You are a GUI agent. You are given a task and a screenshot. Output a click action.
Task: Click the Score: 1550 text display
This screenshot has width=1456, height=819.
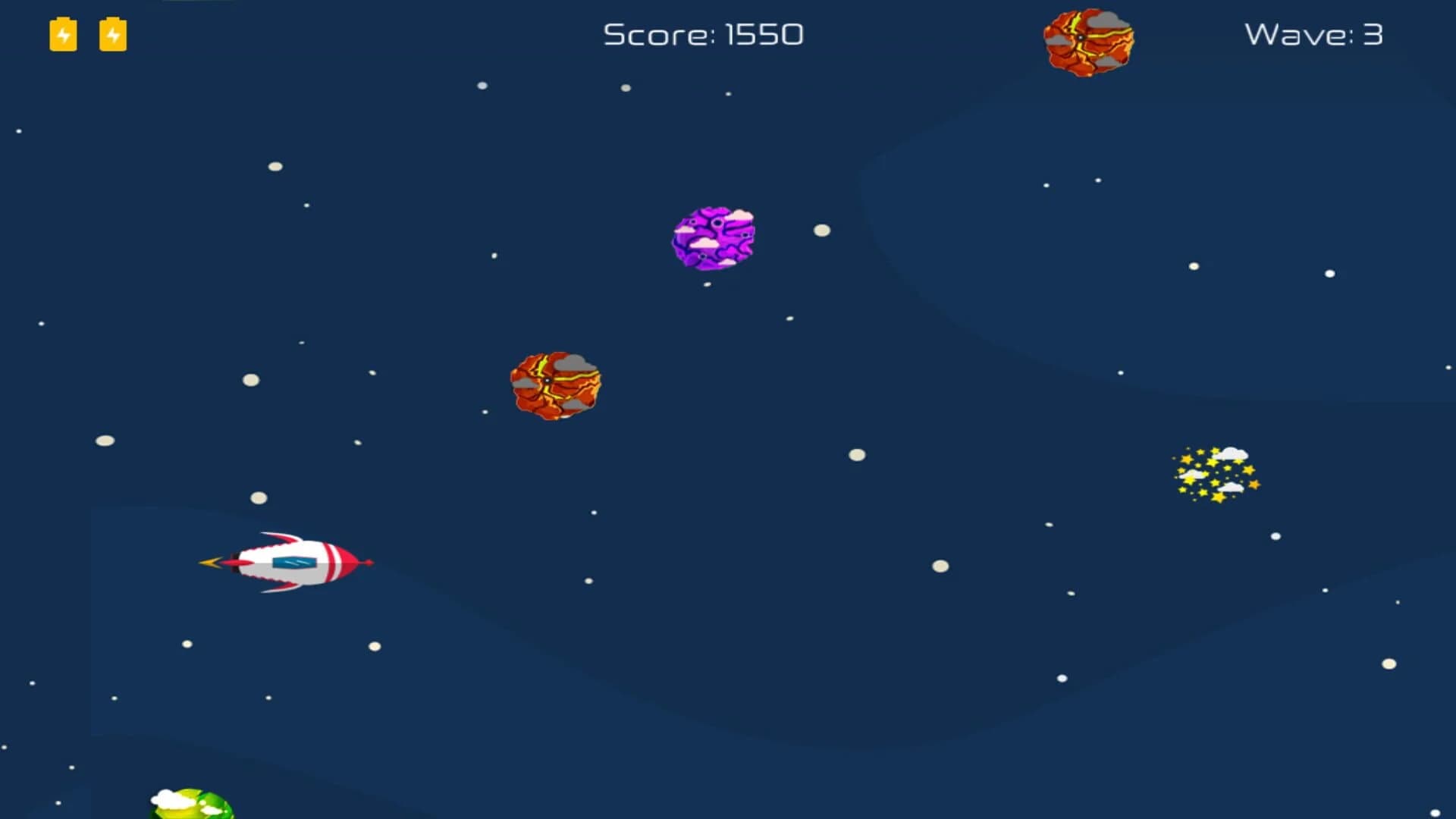(x=704, y=34)
